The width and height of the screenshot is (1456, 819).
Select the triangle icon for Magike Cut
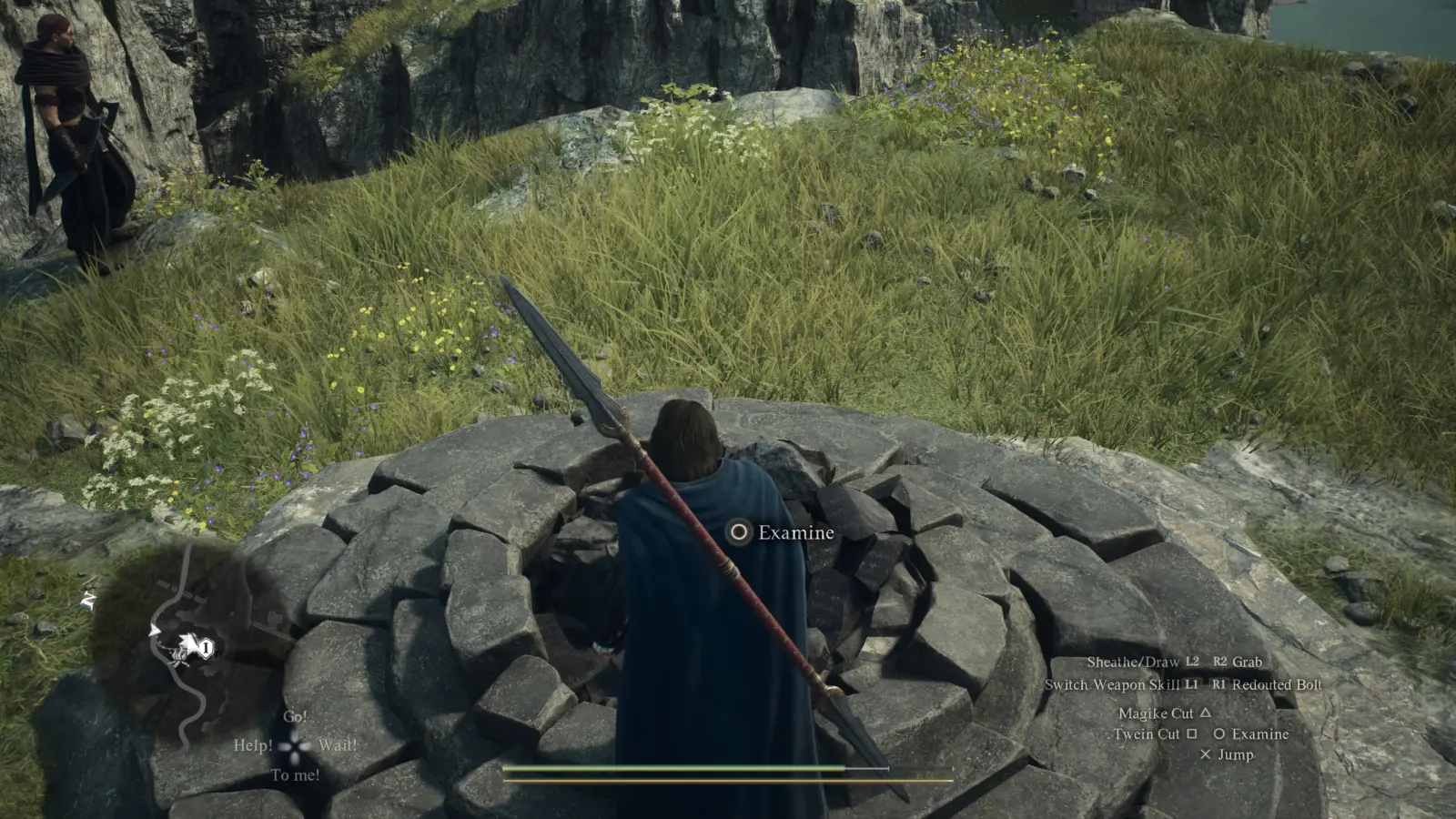point(1207,713)
